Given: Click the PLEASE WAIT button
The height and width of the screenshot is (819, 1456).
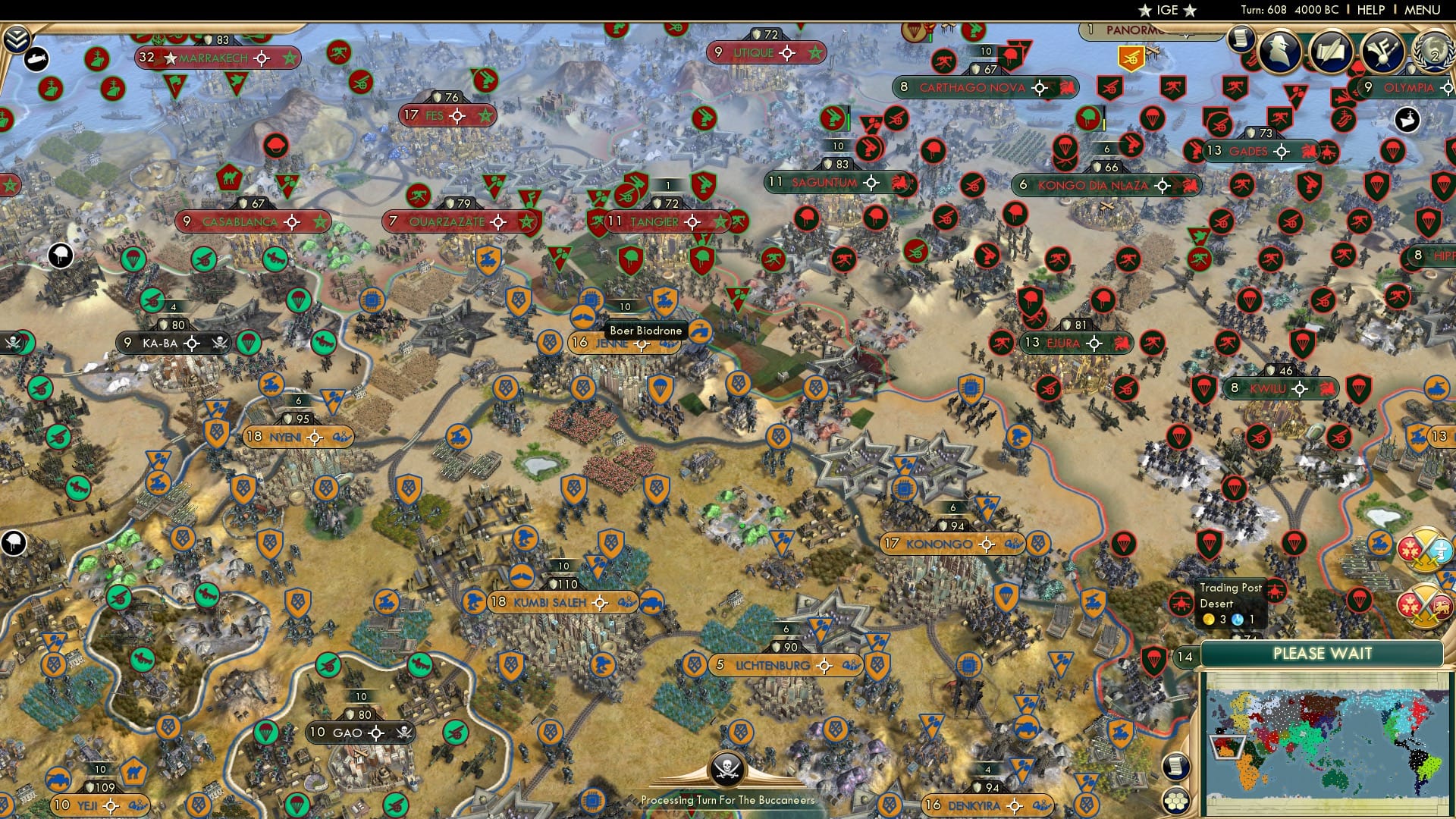Looking at the screenshot, I should [x=1323, y=653].
